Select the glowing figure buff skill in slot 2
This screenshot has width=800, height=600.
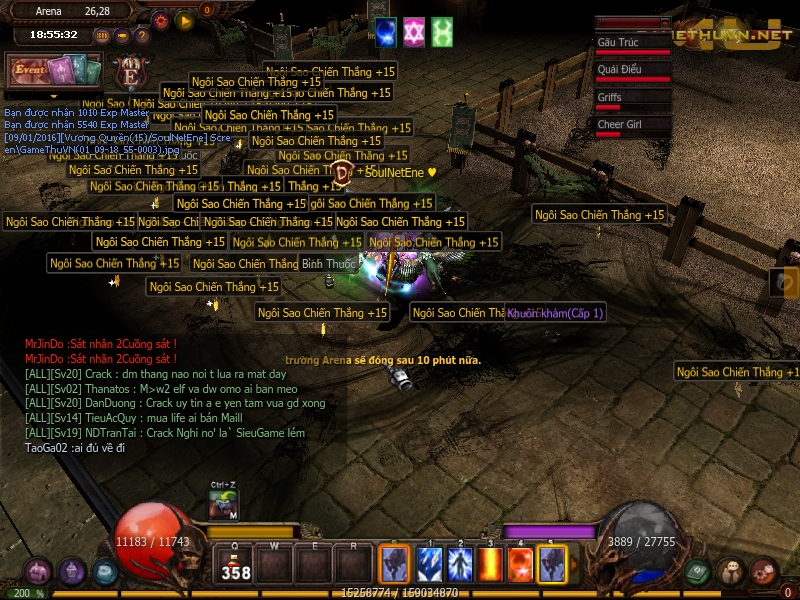pos(460,564)
